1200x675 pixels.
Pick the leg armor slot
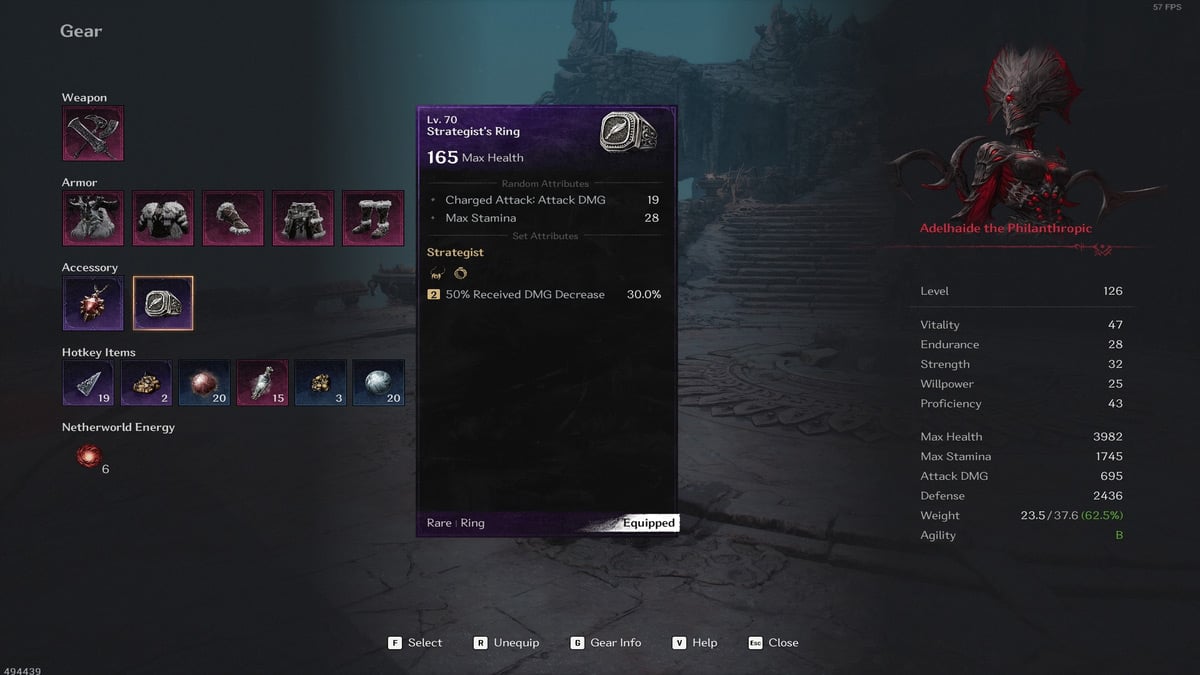coord(303,218)
